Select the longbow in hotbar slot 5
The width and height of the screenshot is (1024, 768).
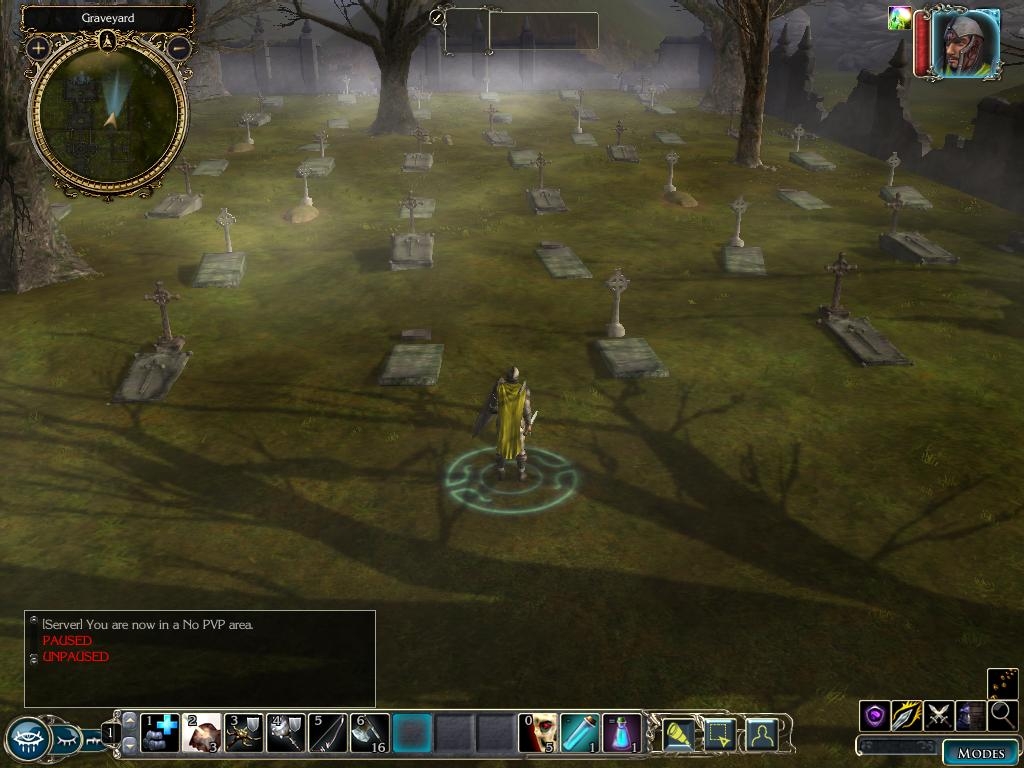[x=327, y=733]
